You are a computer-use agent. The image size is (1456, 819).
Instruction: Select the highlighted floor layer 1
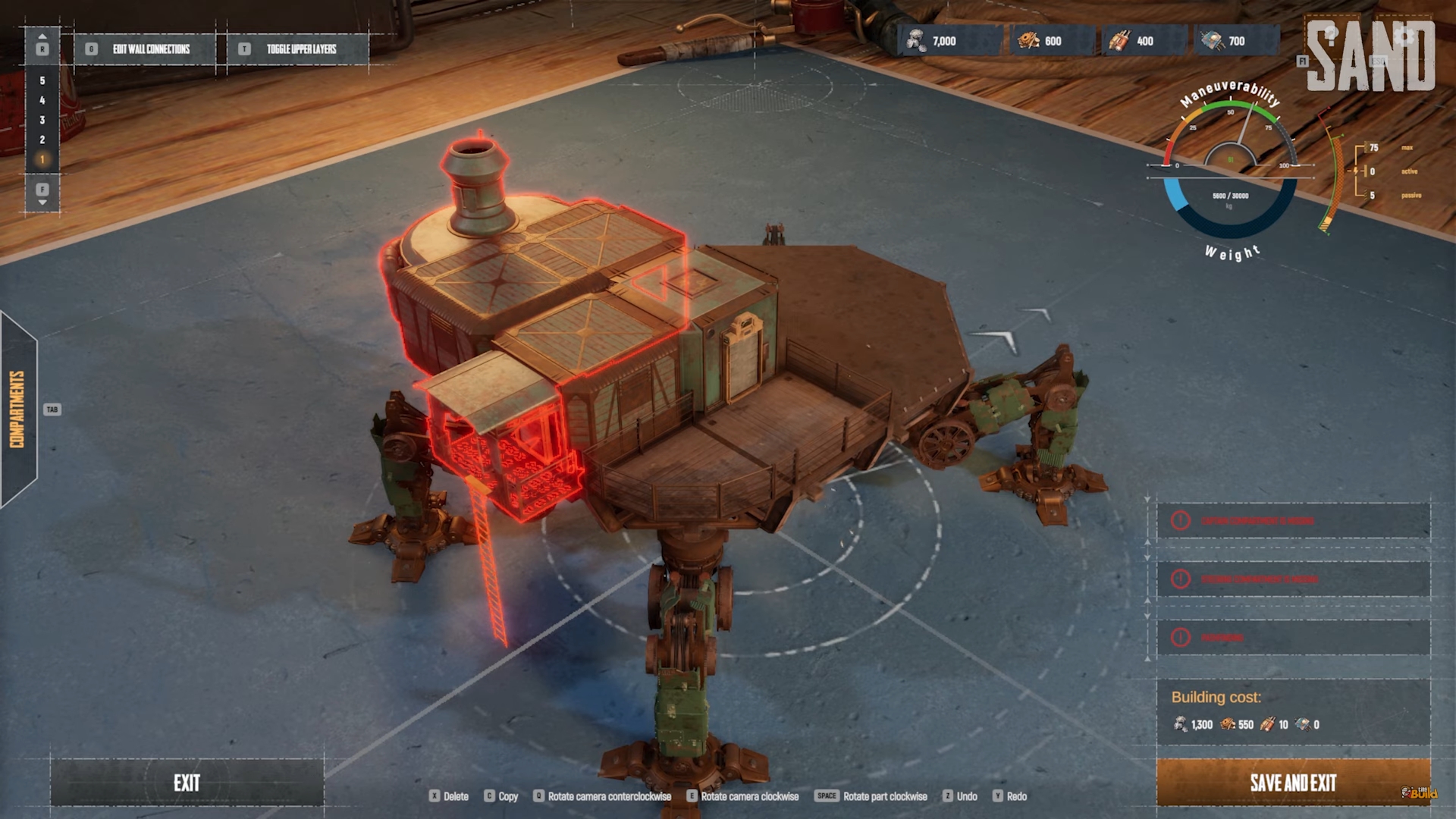pos(42,159)
